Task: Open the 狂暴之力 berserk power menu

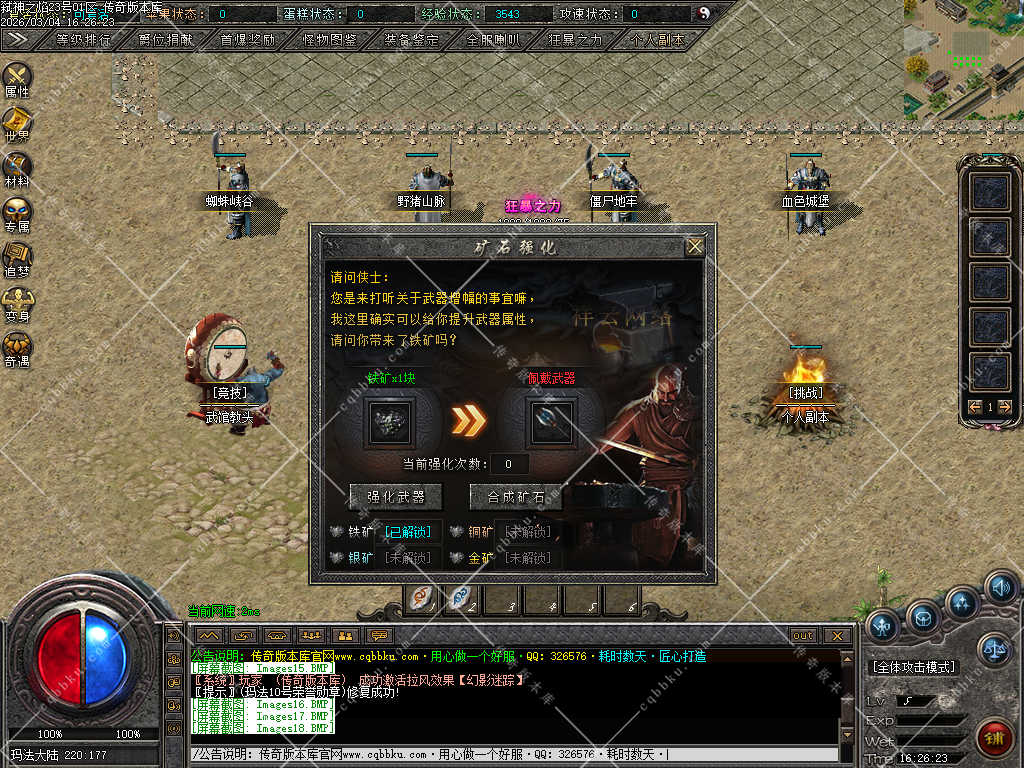Action: tap(576, 40)
